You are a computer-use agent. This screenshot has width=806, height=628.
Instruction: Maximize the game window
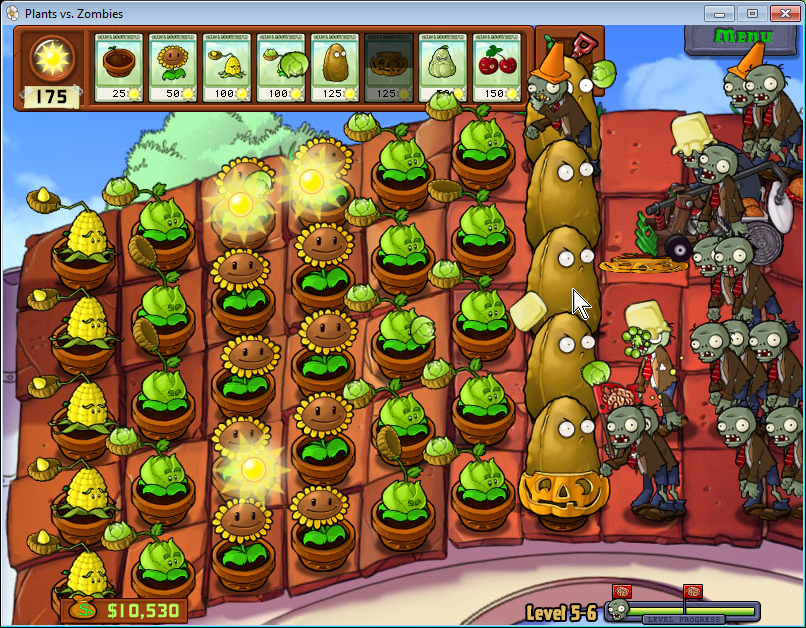[x=751, y=14]
